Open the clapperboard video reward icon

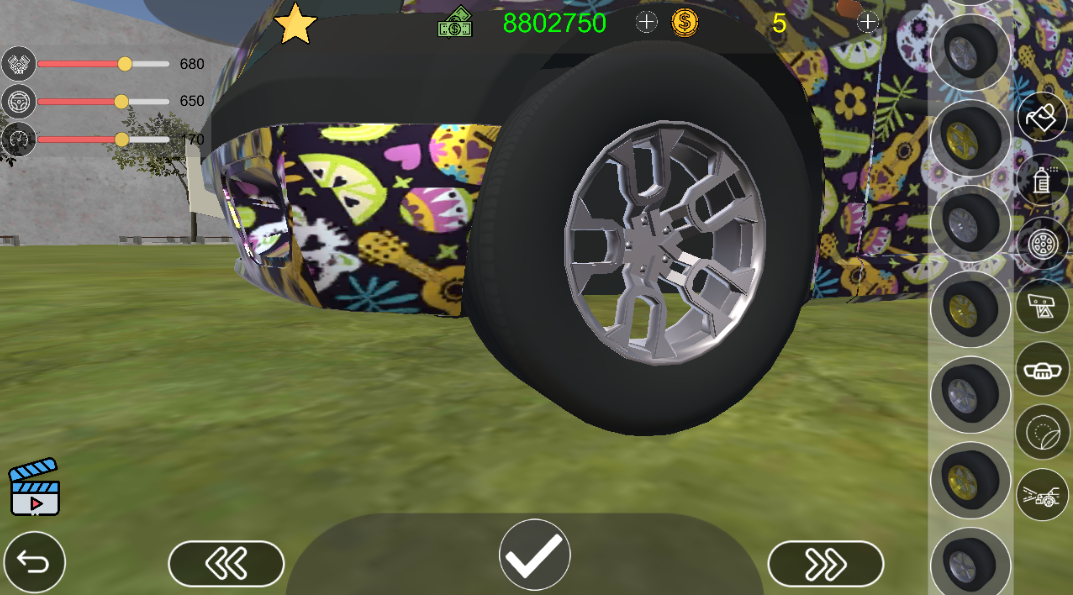tap(34, 488)
